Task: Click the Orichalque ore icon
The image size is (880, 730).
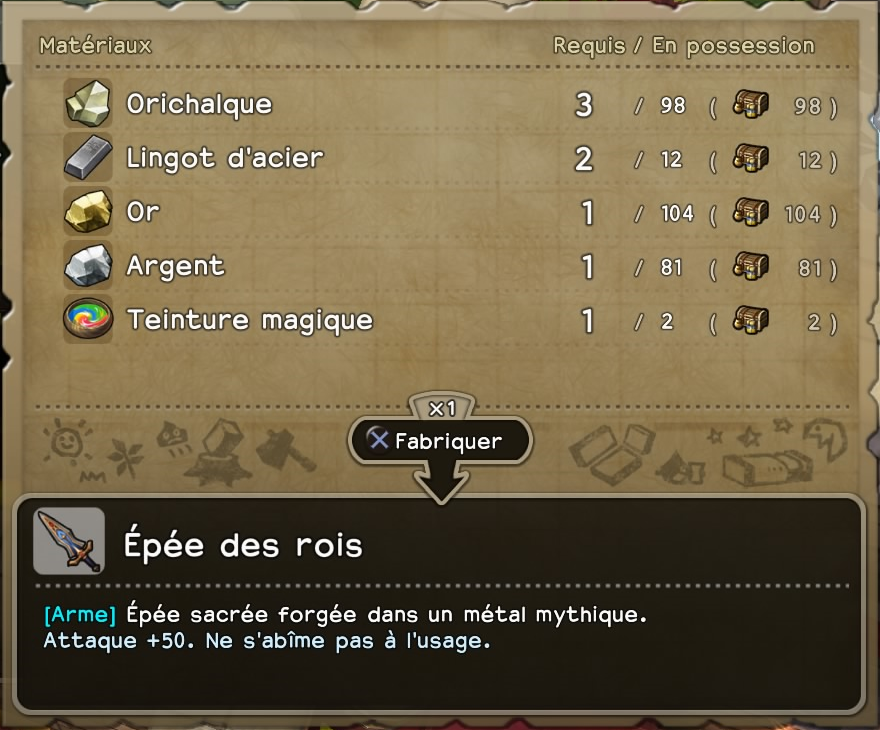Action: [x=88, y=104]
